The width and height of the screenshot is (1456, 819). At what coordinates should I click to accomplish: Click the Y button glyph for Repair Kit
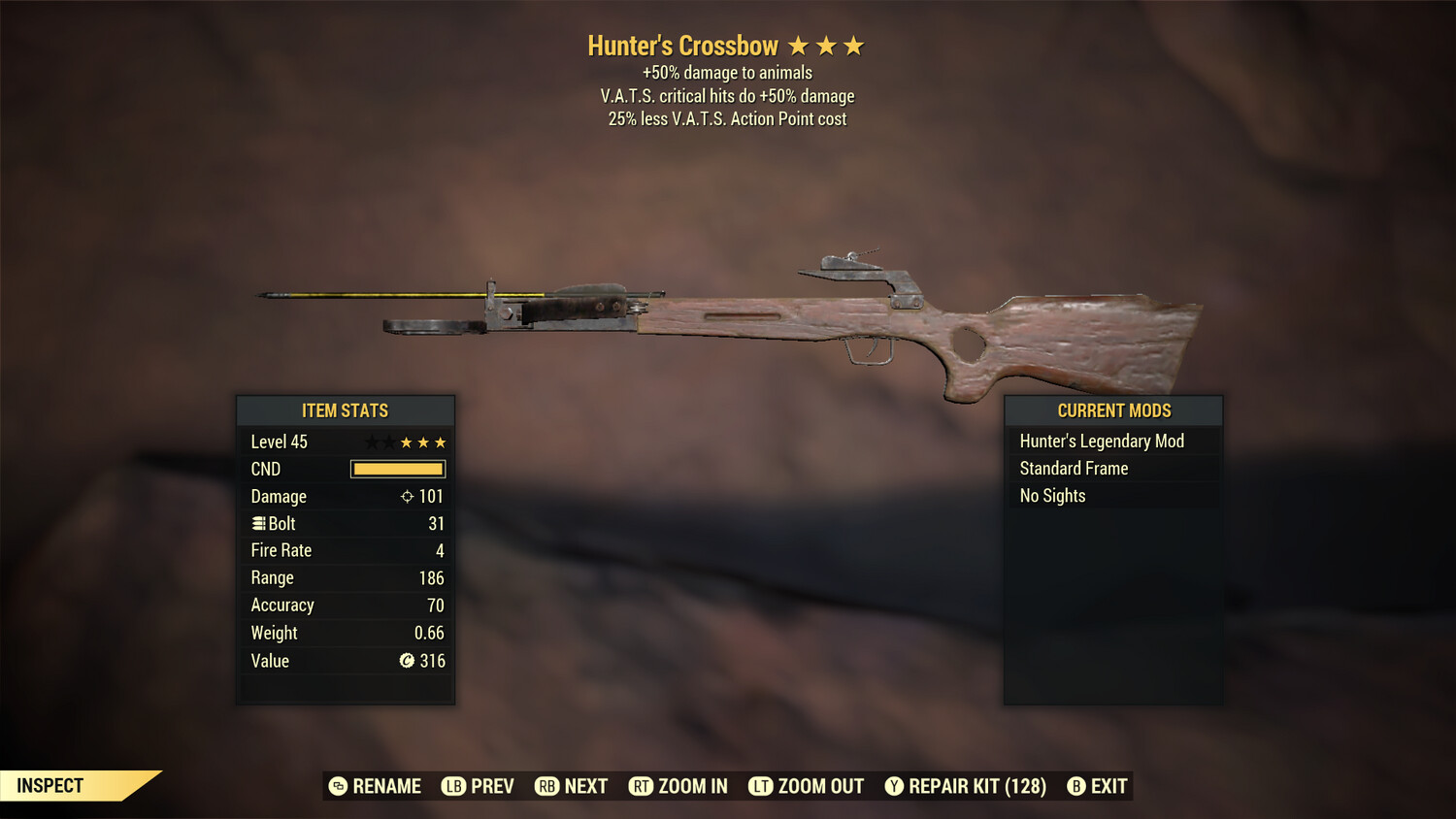click(x=894, y=786)
